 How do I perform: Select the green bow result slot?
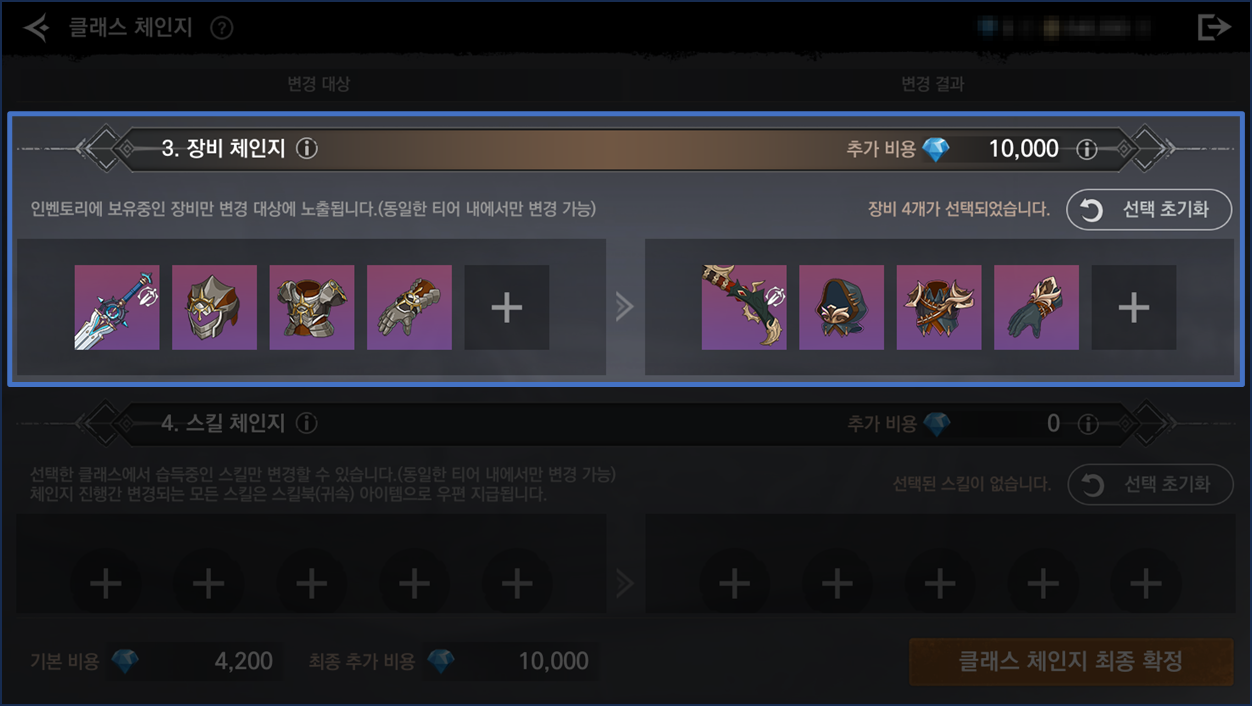pos(744,308)
